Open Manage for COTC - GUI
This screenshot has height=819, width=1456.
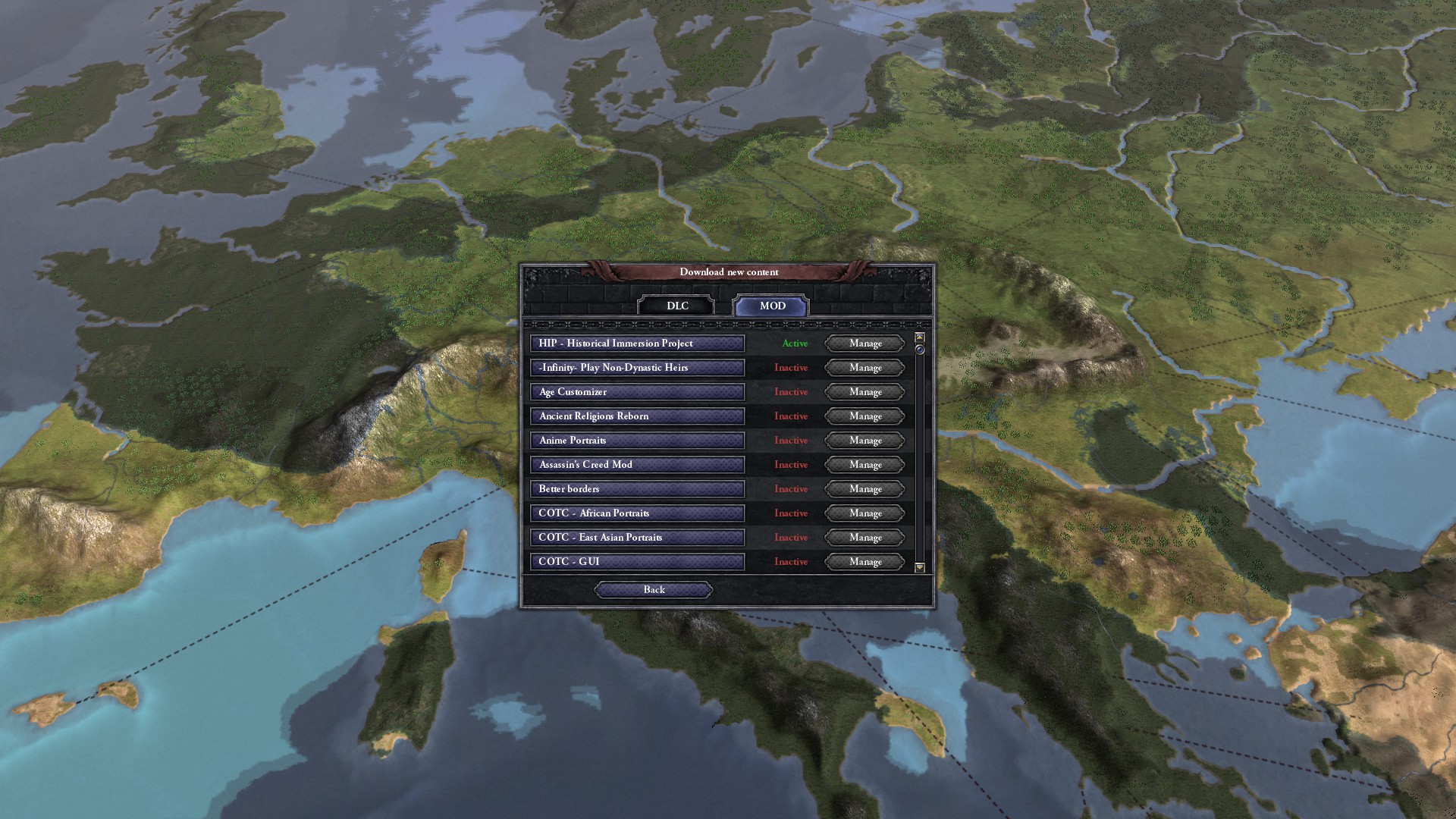[x=865, y=562]
